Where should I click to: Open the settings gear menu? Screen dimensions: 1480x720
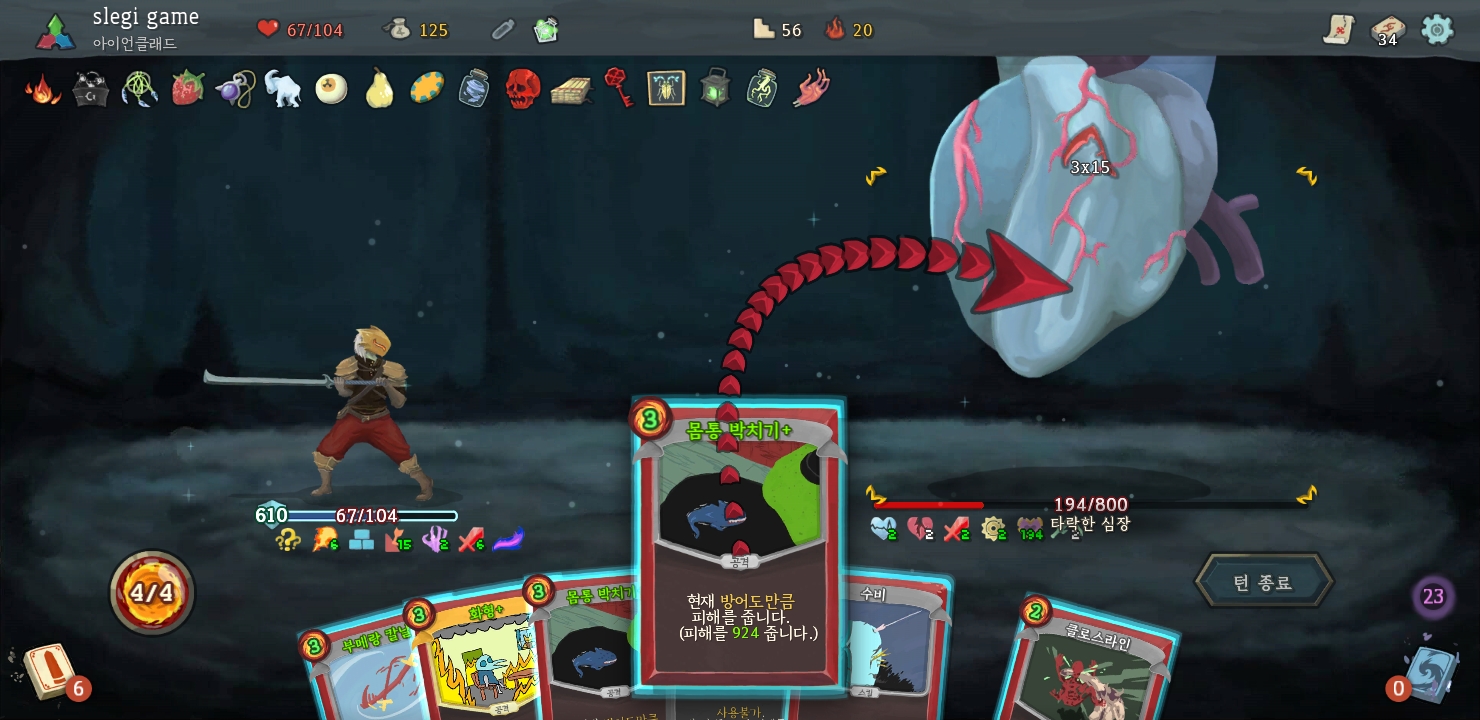coord(1437,29)
